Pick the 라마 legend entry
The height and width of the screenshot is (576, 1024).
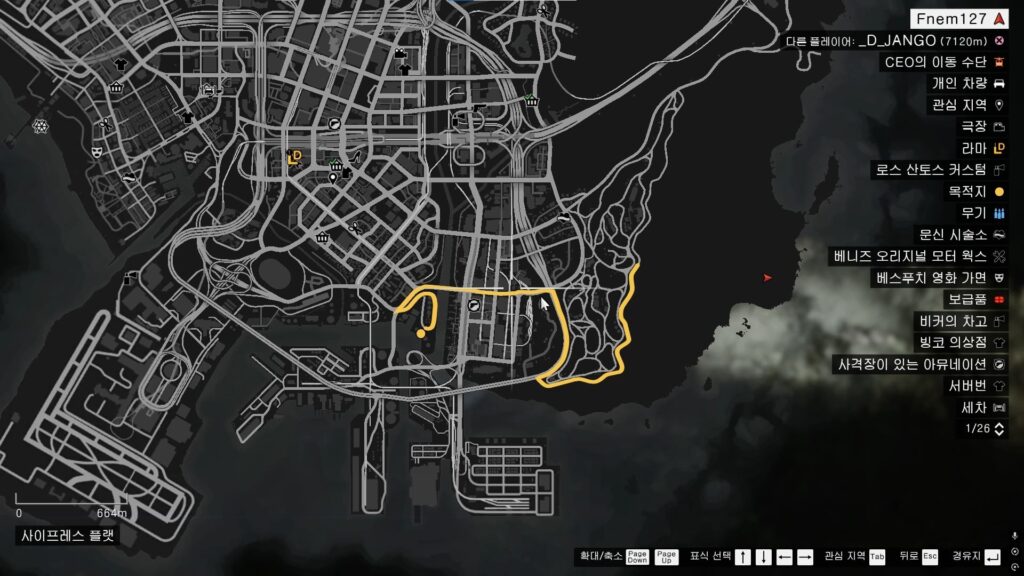coord(974,148)
